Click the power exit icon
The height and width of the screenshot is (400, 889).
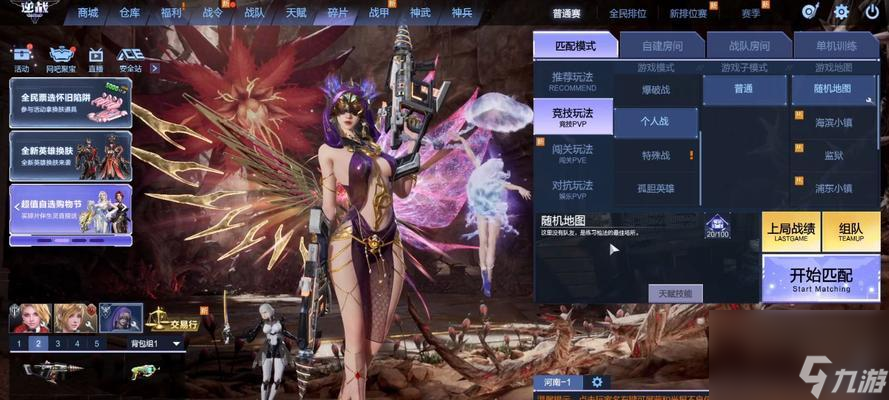pos(871,12)
